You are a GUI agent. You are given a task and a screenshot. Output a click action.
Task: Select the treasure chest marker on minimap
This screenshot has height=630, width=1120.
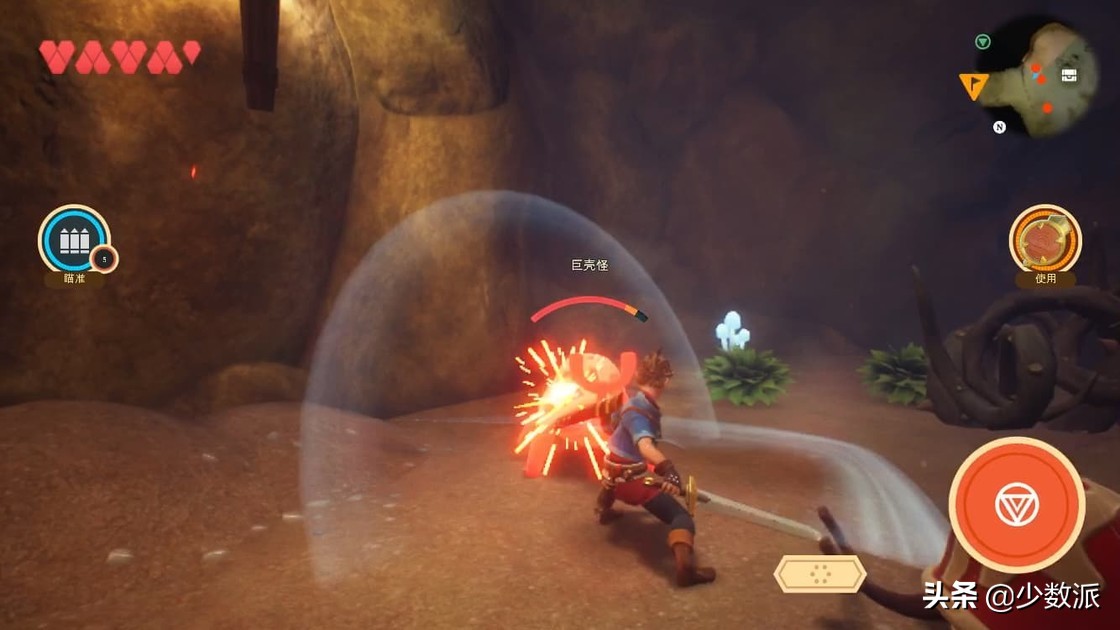click(x=1069, y=76)
